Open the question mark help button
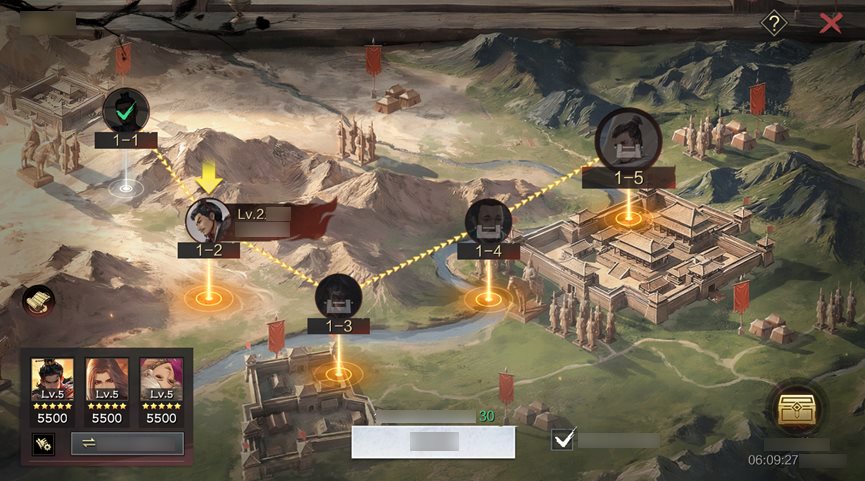Screen dimensions: 865x481 click(773, 22)
